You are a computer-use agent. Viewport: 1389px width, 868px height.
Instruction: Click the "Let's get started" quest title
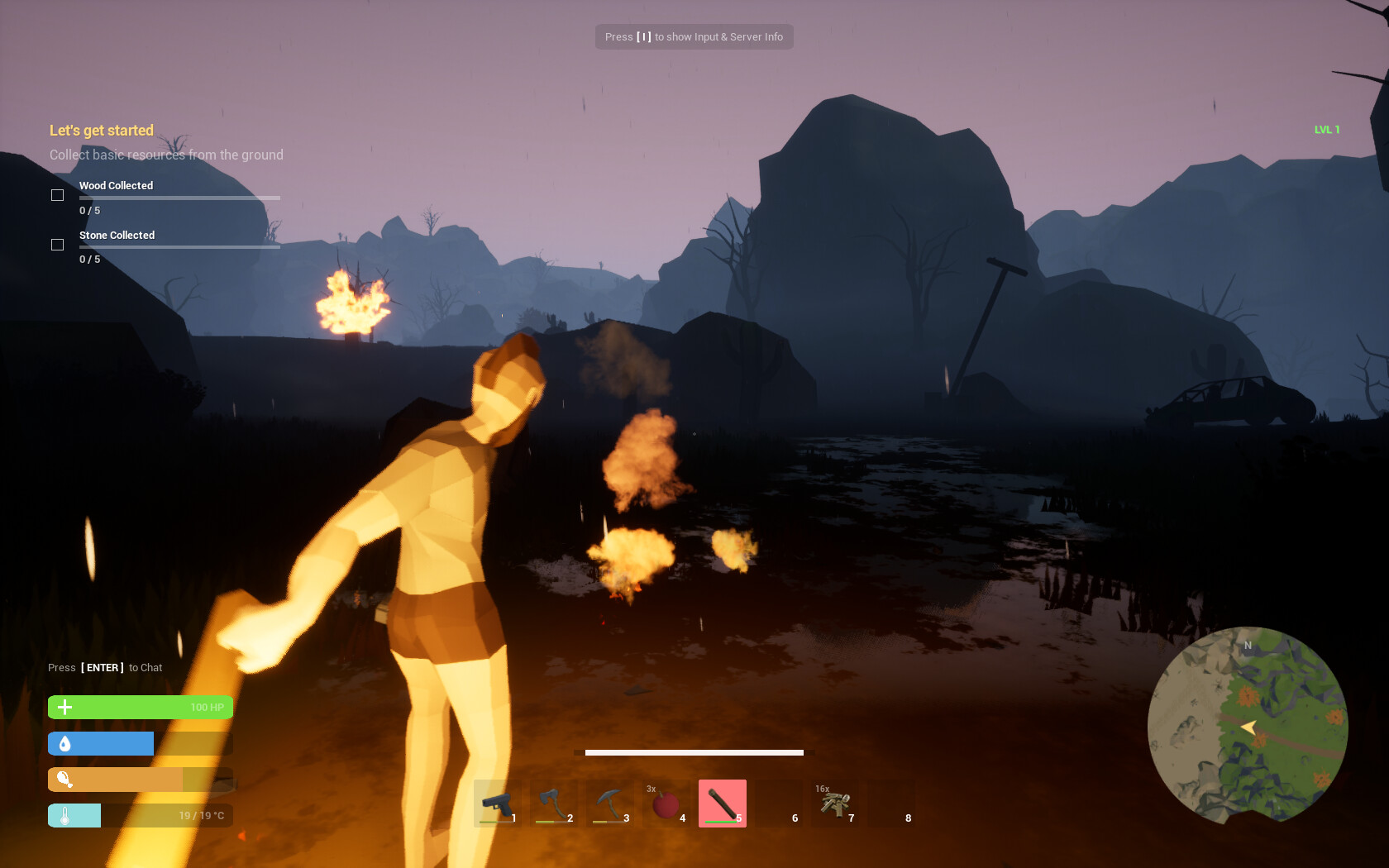(102, 131)
